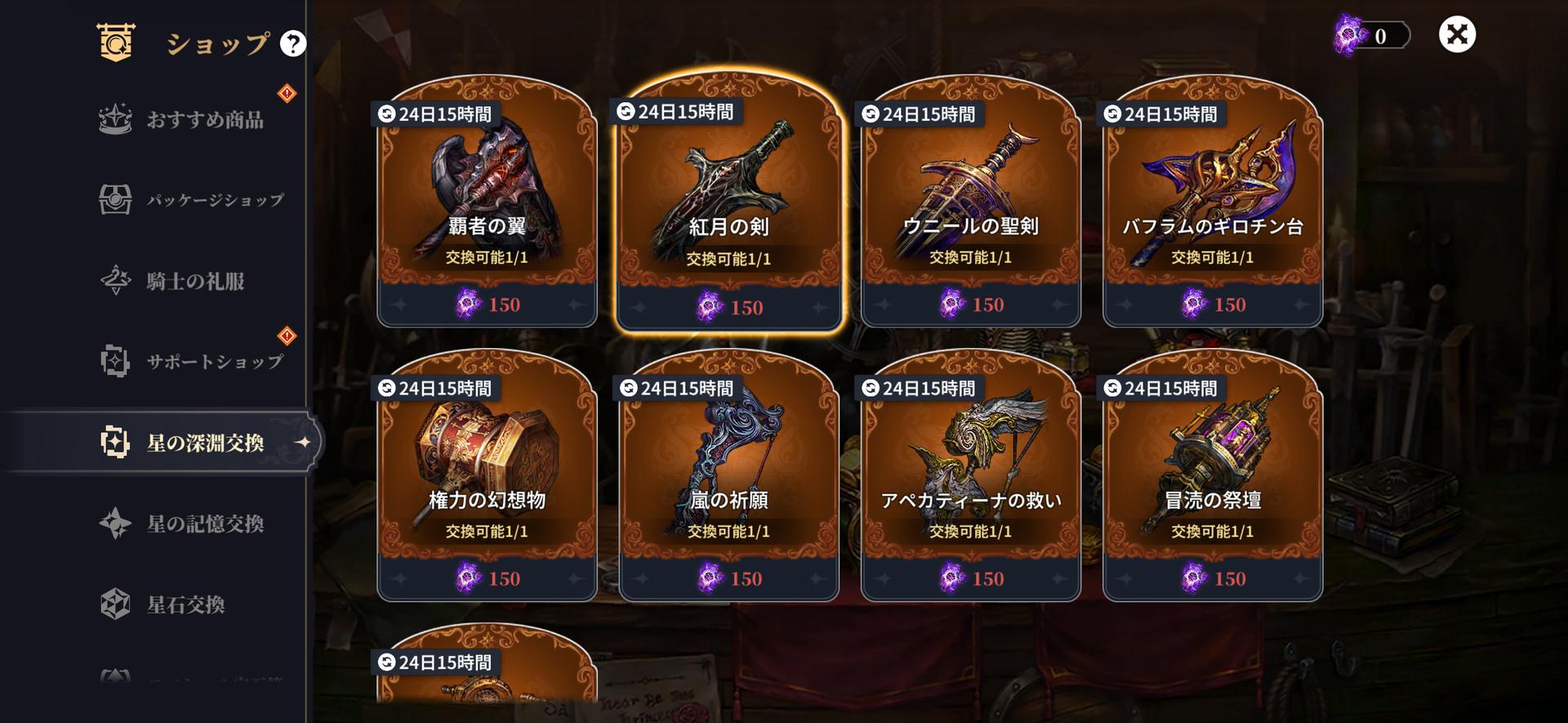This screenshot has width=1568, height=723.
Task: Go to サポートショップ tab
Action: coord(214,361)
